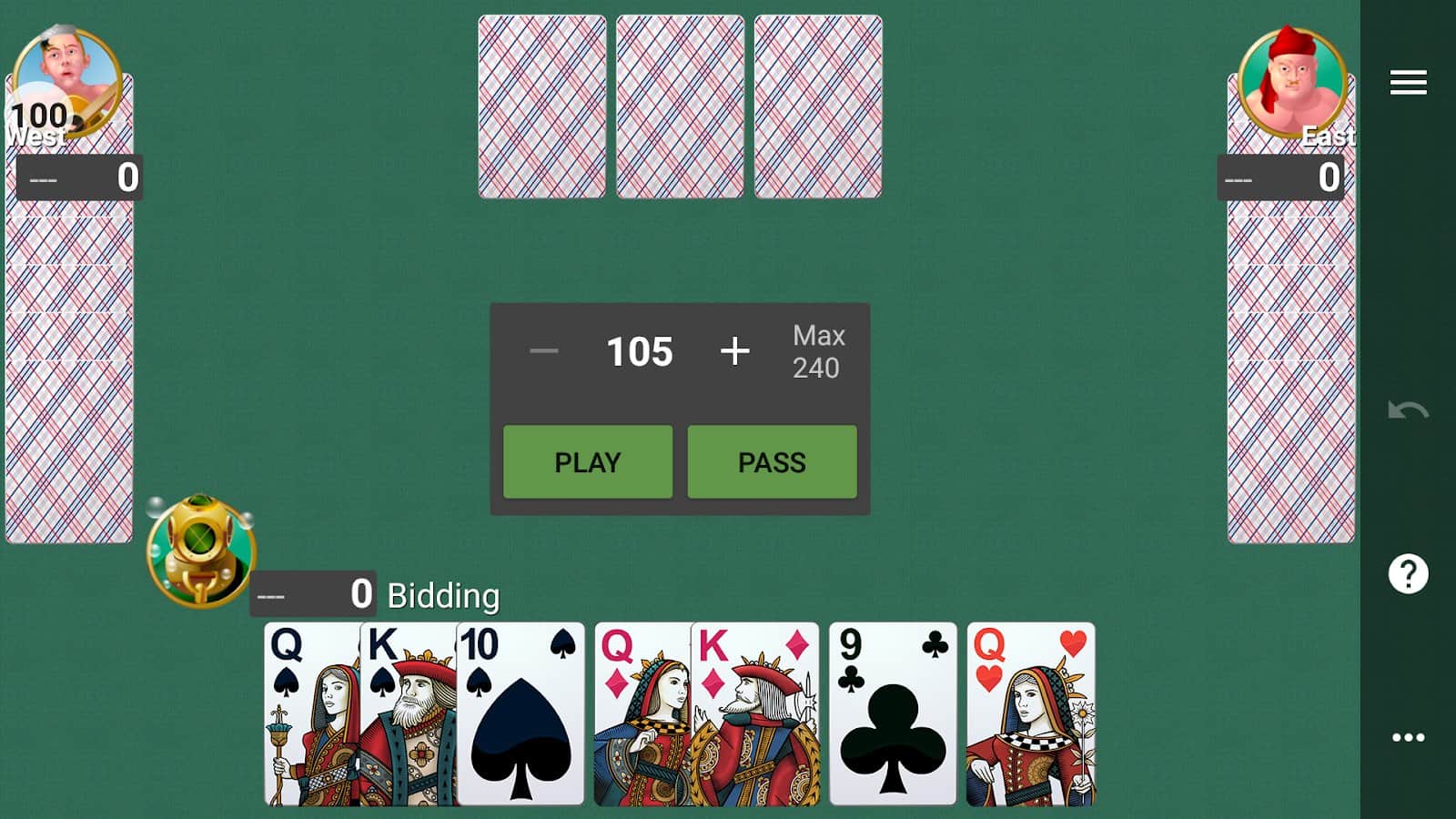The width and height of the screenshot is (1456, 819).
Task: Click the current bid value 105
Action: click(x=638, y=352)
